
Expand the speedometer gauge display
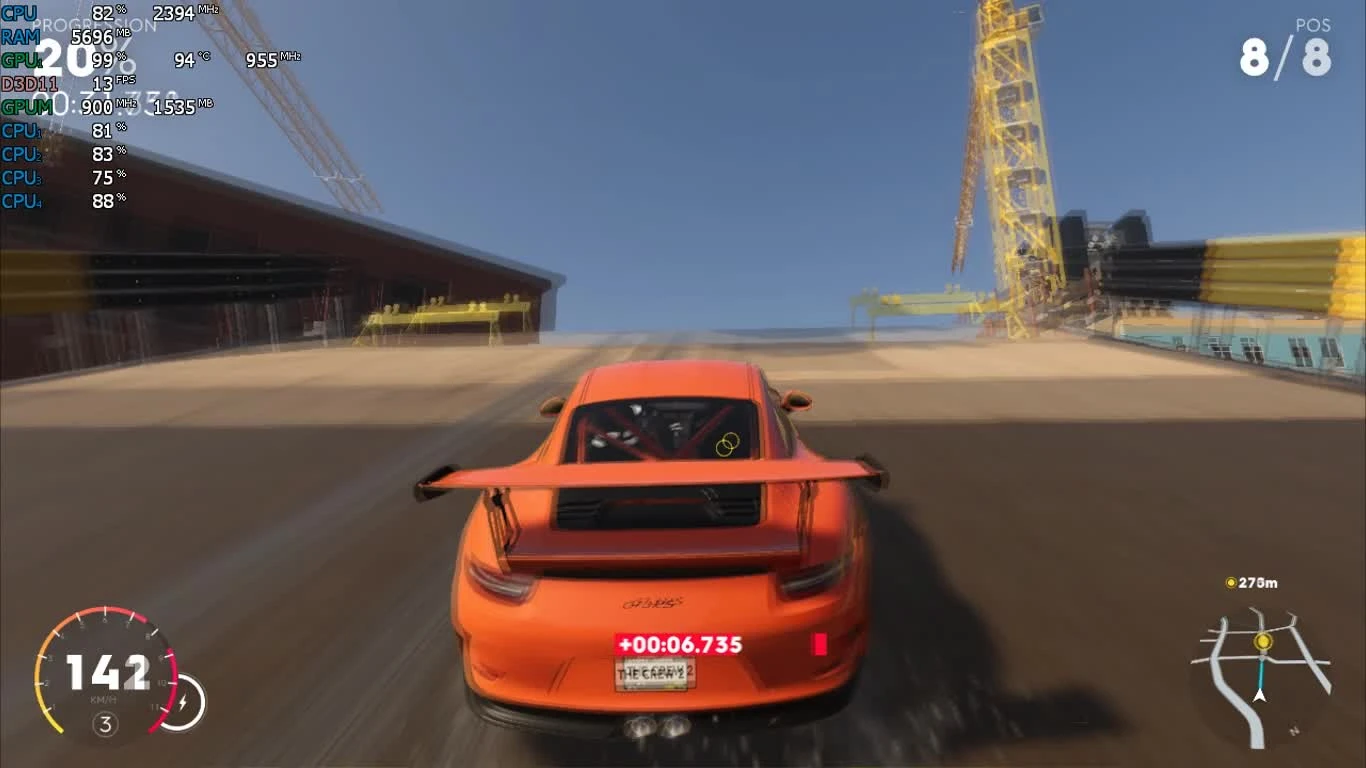coord(108,671)
